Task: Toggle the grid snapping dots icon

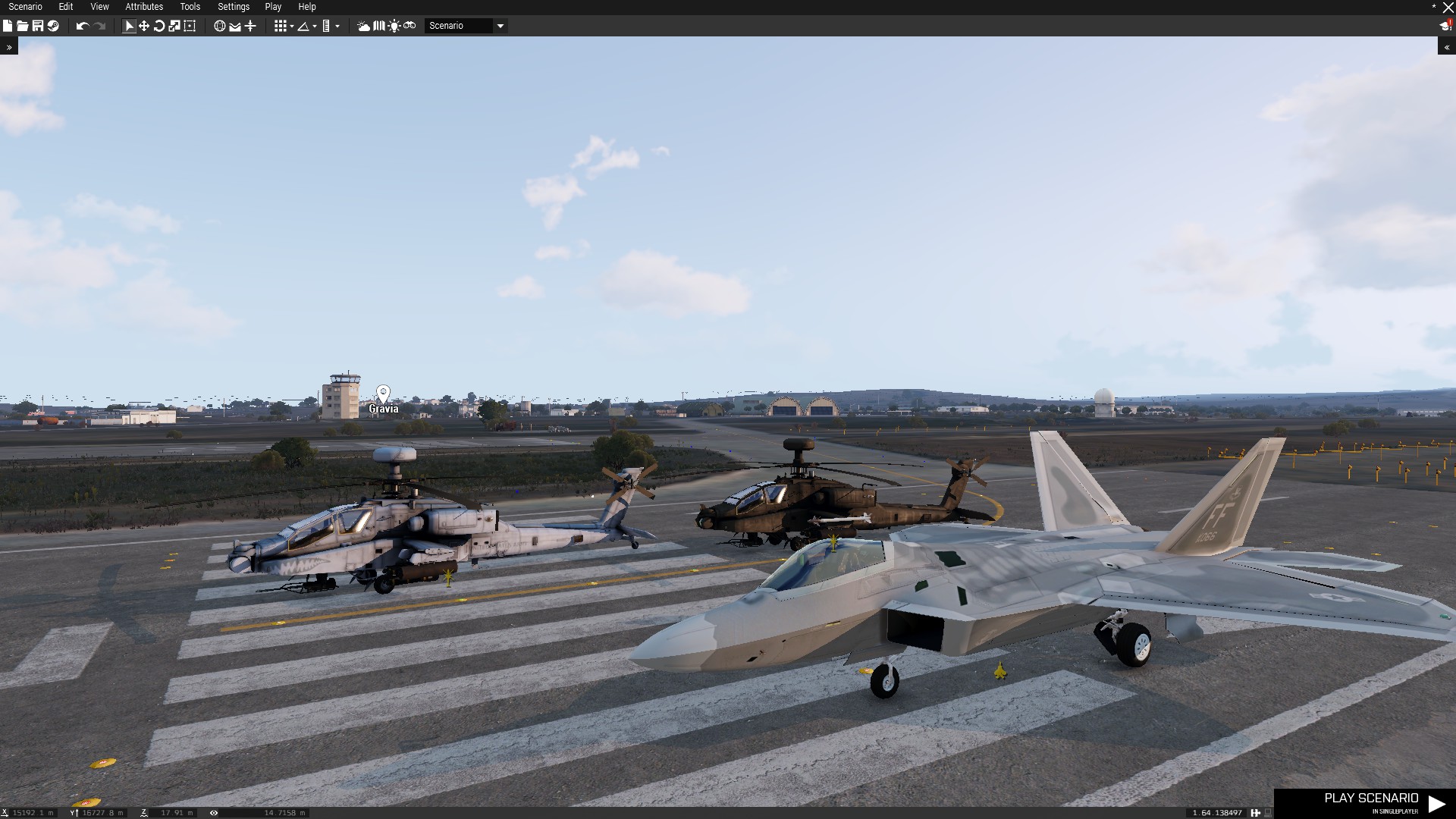Action: point(280,26)
